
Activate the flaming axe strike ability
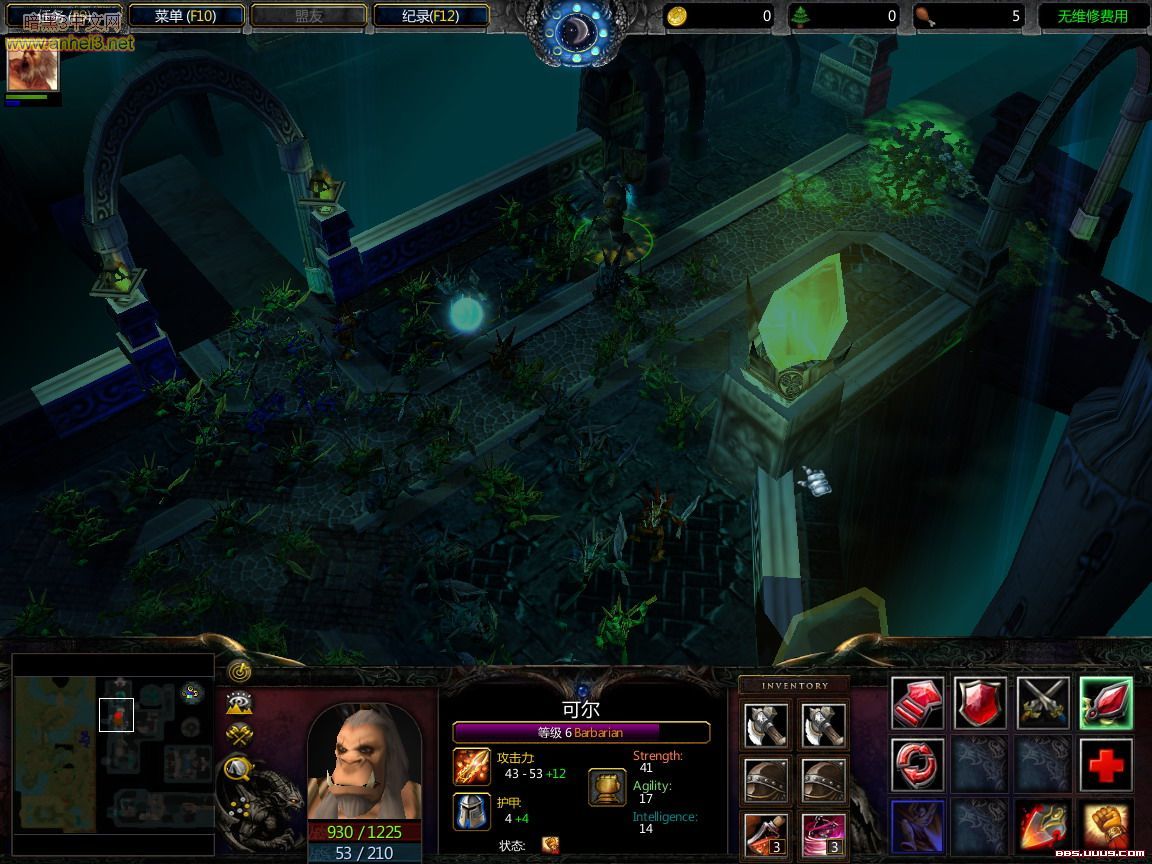coord(1043,827)
